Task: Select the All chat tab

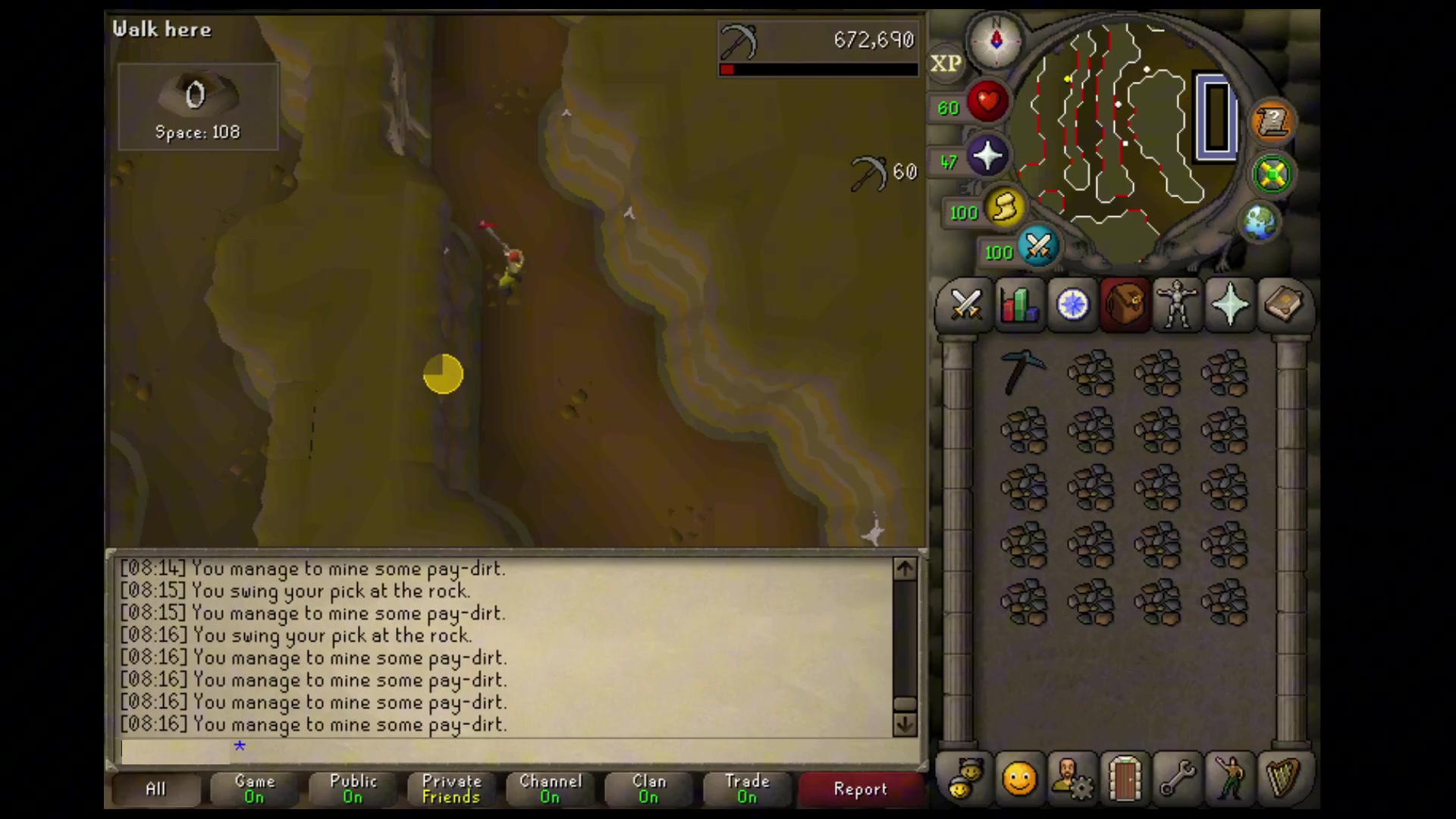Action: click(x=155, y=789)
